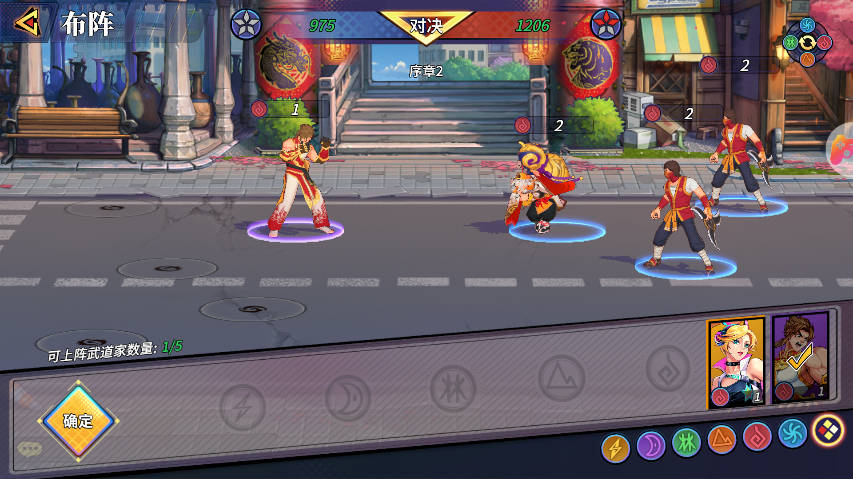853x479 pixels.
Task: Confirm the formation with the 确定 button
Action: (x=77, y=421)
